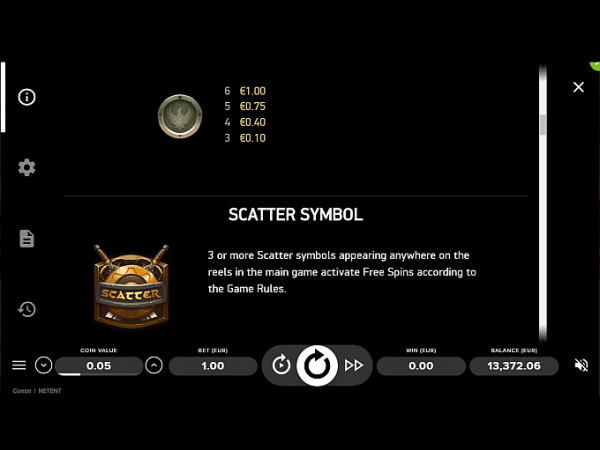This screenshot has height=450, width=600.
Task: Click the paytable scrollbar
Action: tap(543, 125)
